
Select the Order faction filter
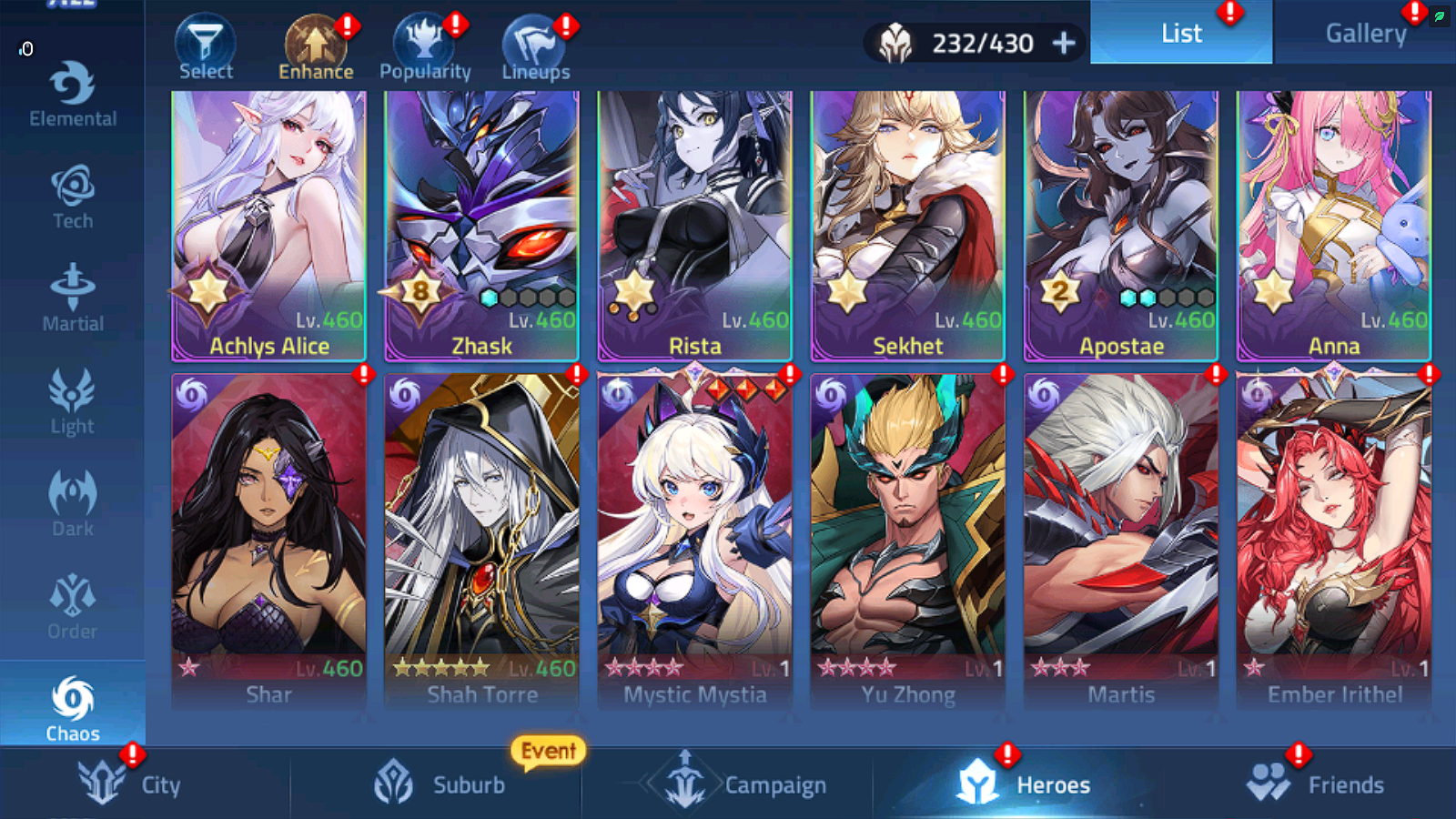(72, 606)
